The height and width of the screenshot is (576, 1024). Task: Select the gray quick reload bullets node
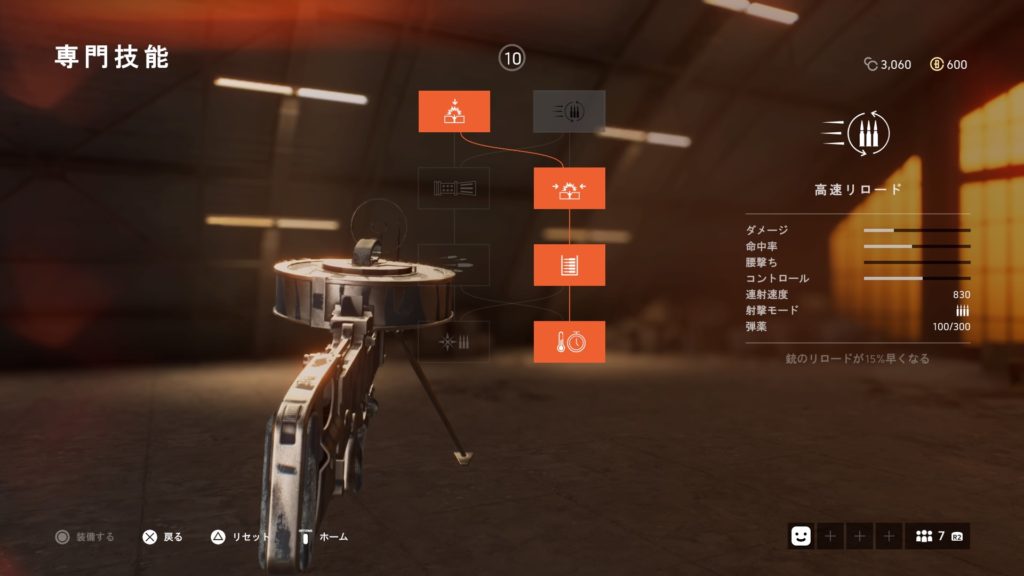(x=569, y=111)
